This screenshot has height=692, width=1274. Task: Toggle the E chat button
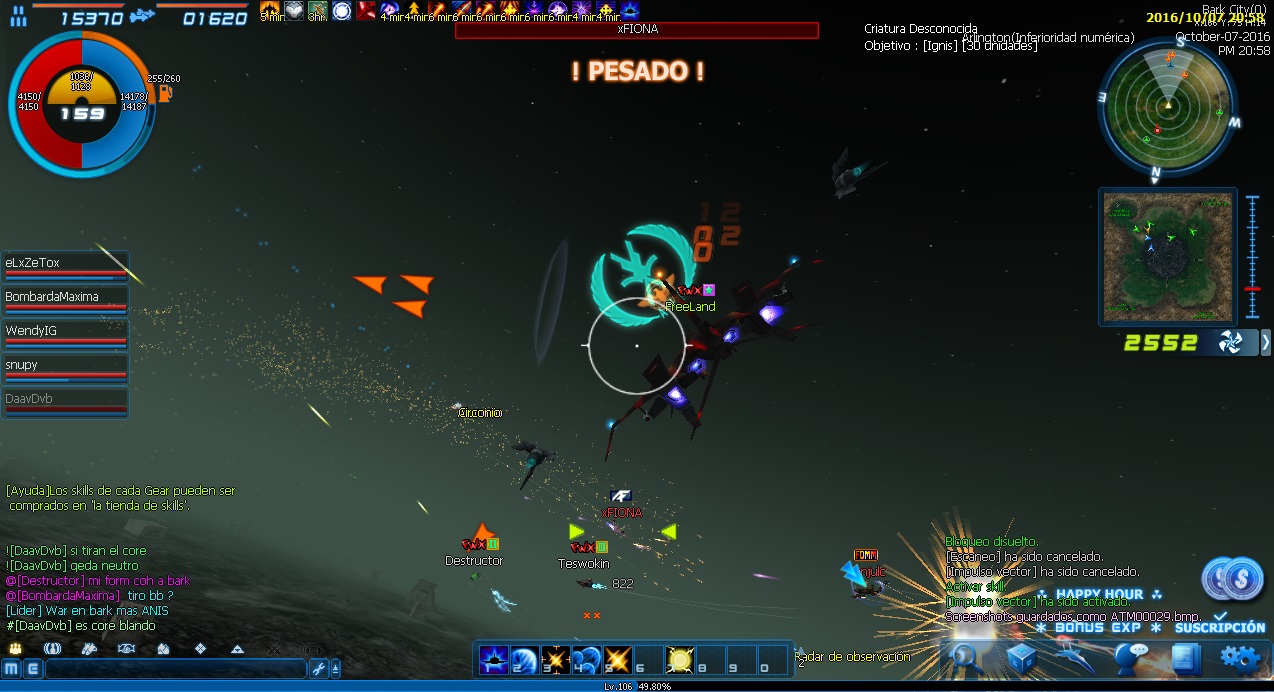pos(31,669)
